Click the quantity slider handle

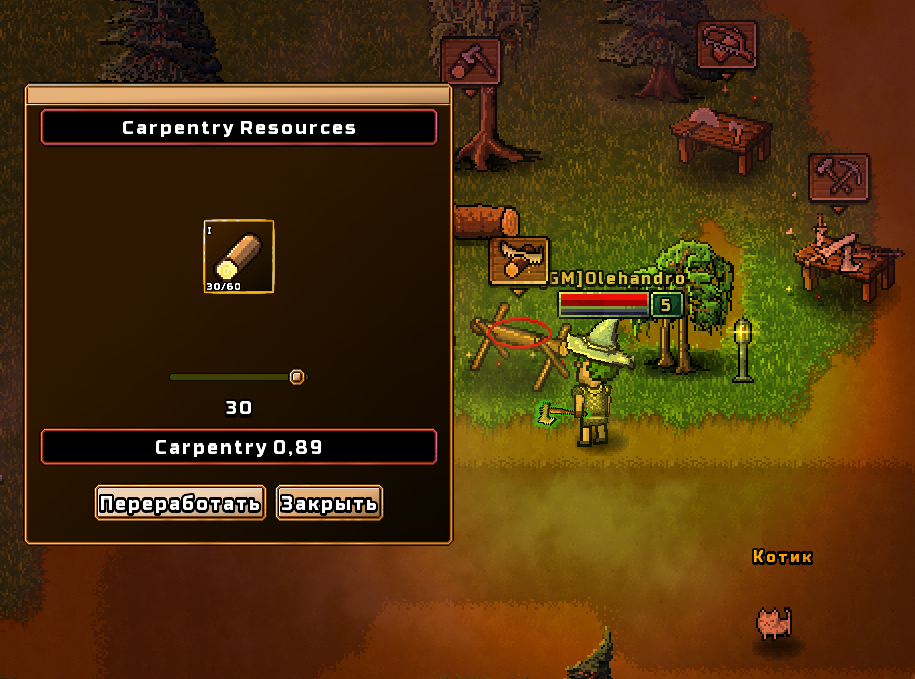tap(296, 377)
